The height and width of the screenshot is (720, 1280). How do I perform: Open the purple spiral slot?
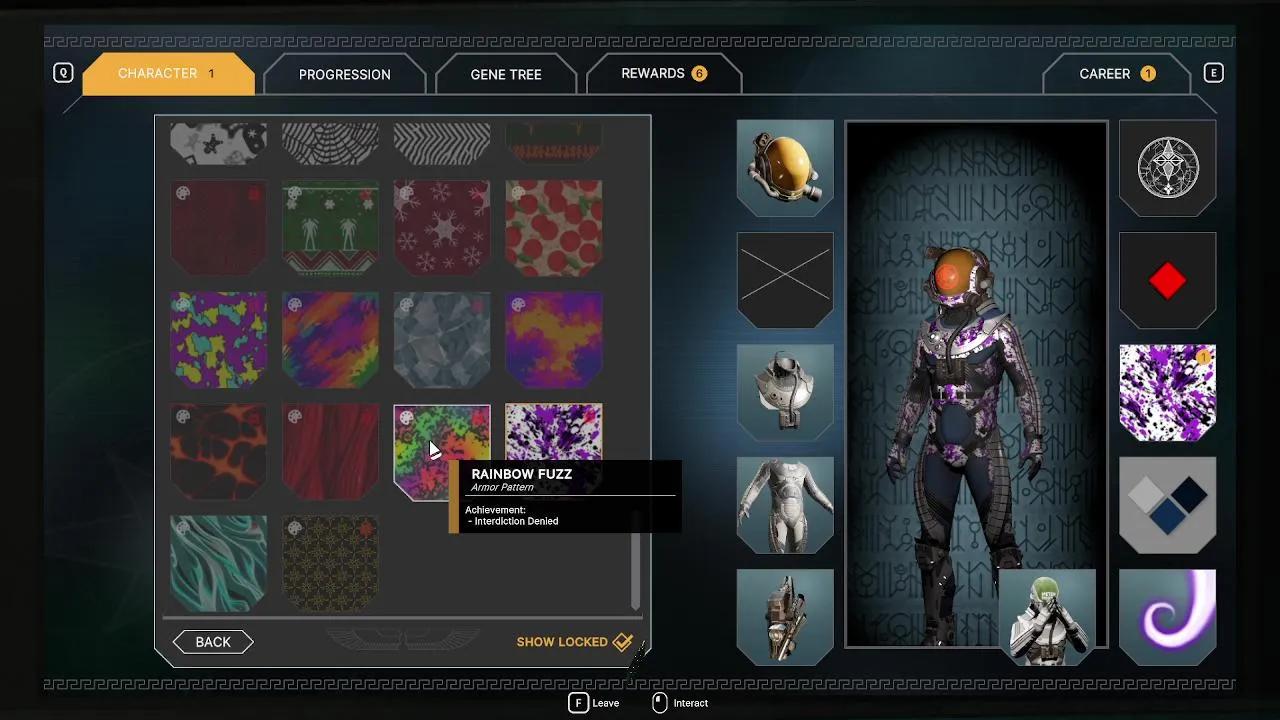1167,617
